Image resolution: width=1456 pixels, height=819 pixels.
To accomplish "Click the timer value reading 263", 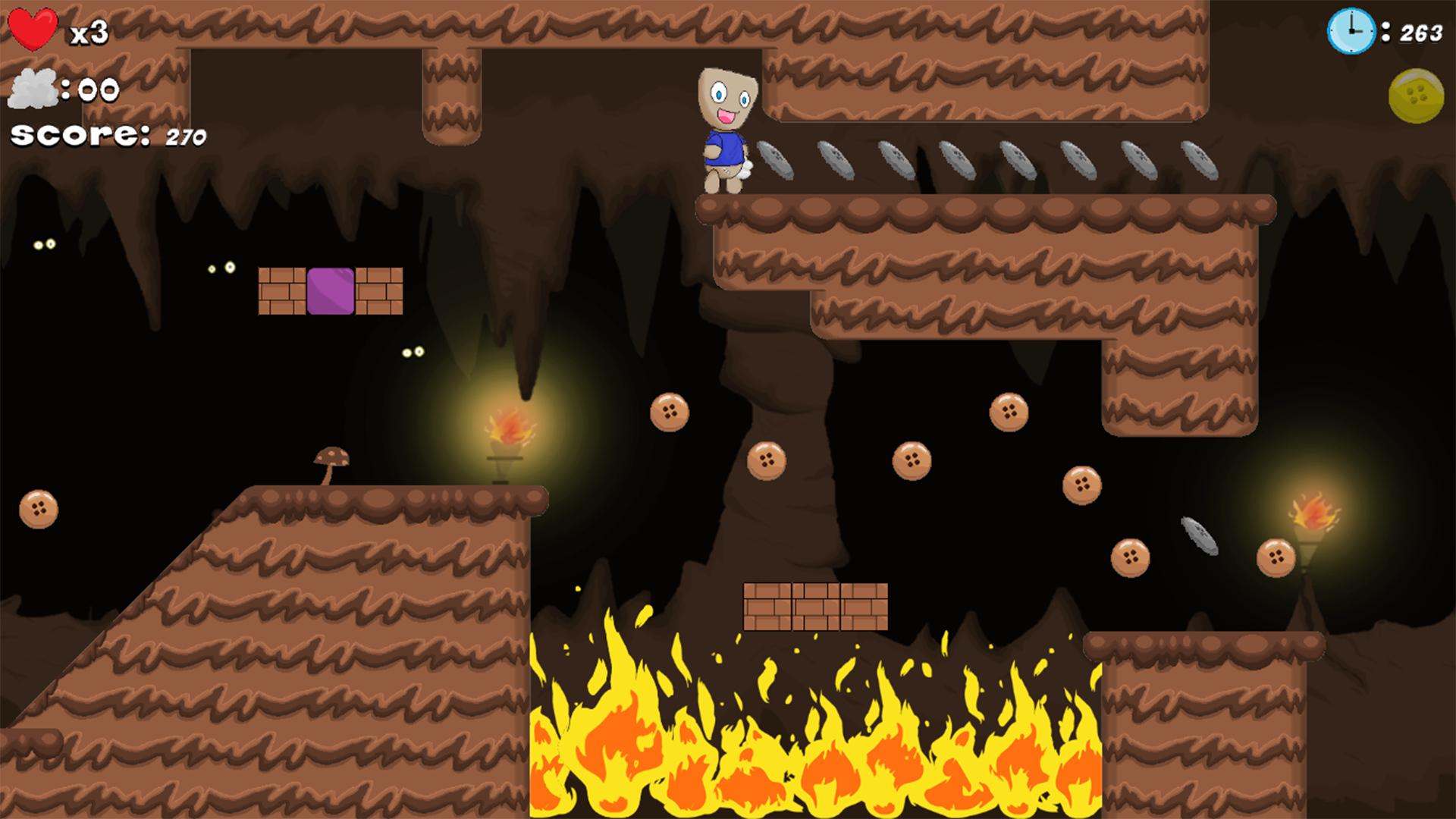I will tap(1423, 33).
